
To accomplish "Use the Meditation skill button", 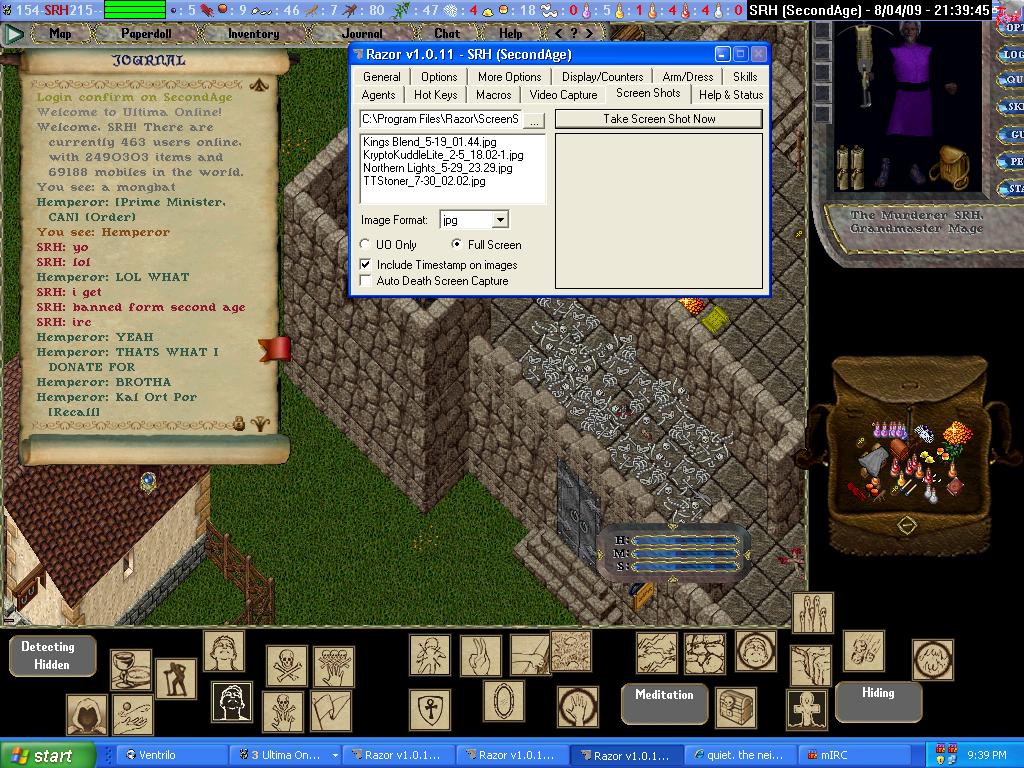I will [x=664, y=695].
